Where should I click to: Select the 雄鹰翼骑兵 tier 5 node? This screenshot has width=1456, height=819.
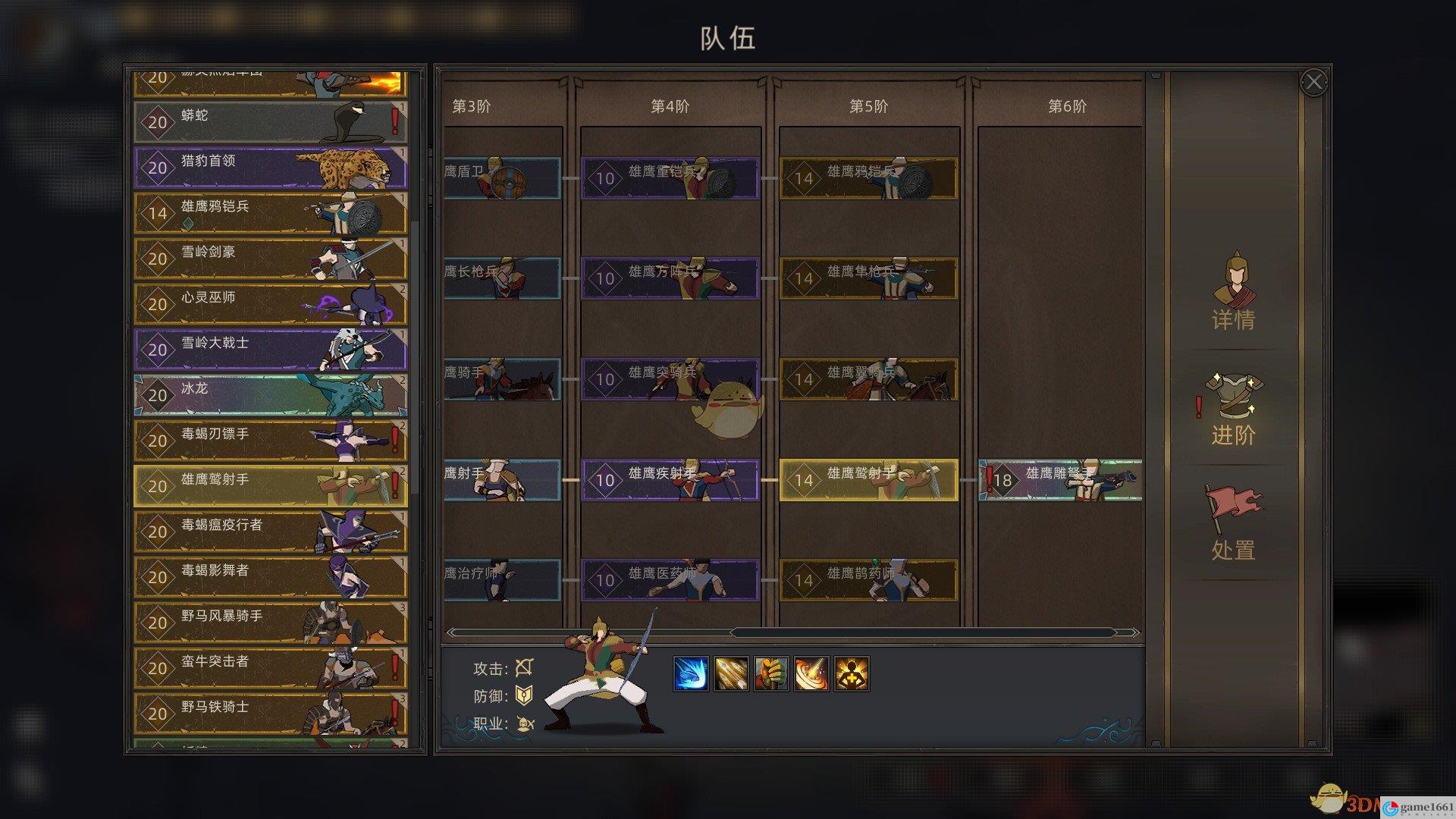tap(869, 379)
